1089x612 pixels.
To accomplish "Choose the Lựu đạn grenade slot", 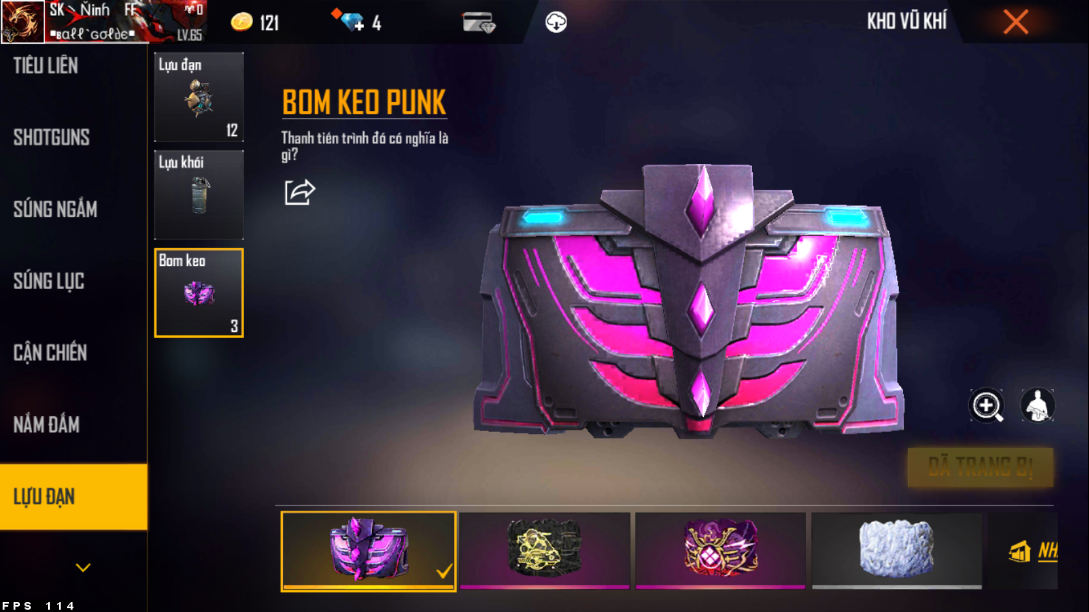I will pos(198,97).
